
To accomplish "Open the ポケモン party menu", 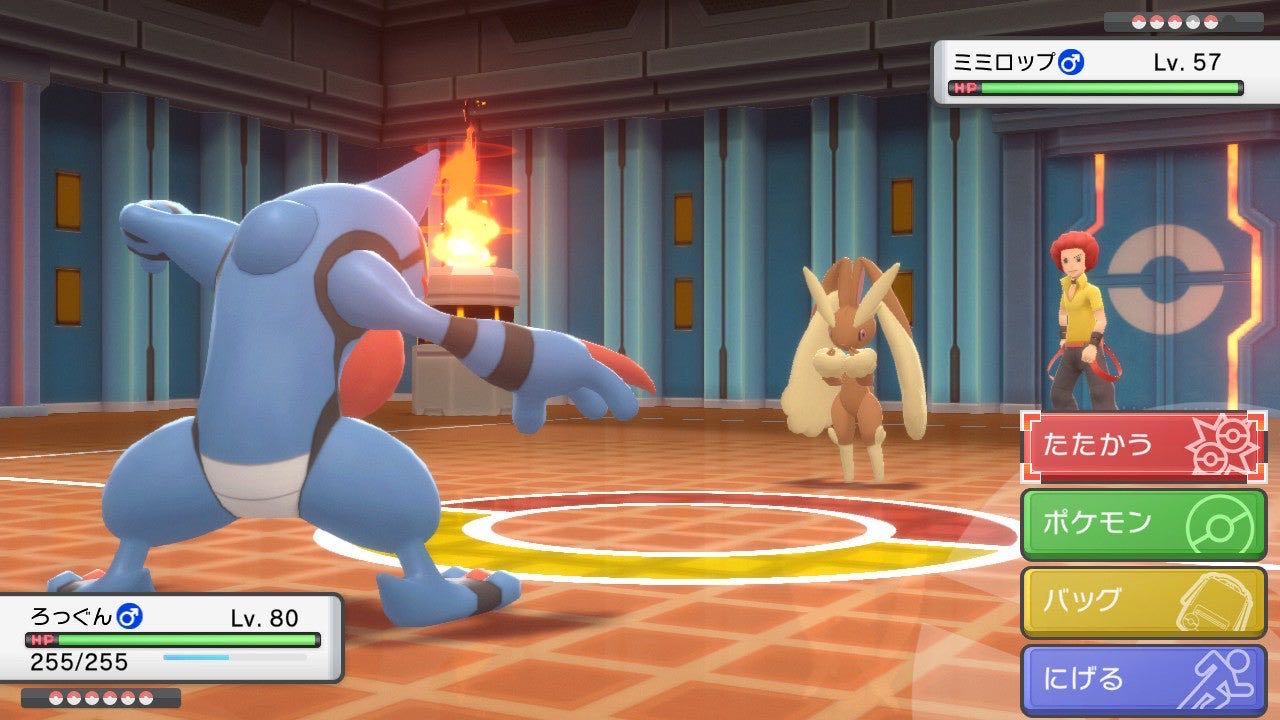I will point(1143,524).
